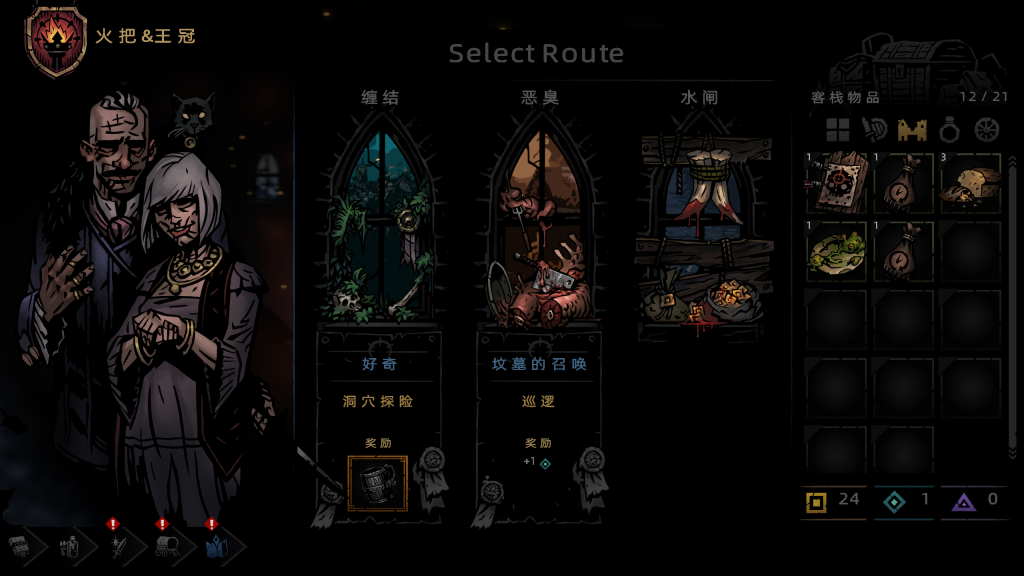Open the stagecoach step in the bottom bar

[x=165, y=547]
